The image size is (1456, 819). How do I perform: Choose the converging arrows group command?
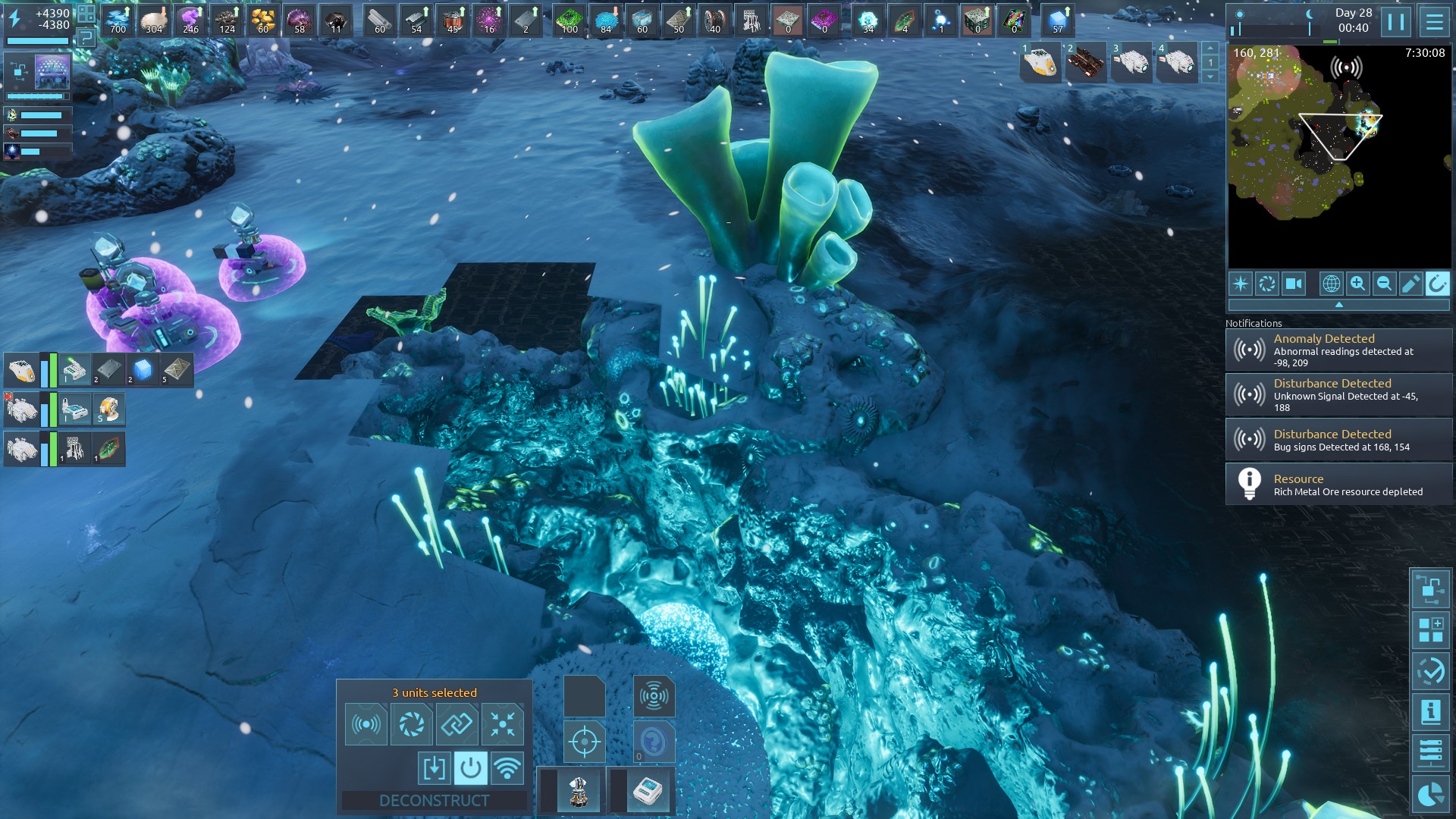502,724
